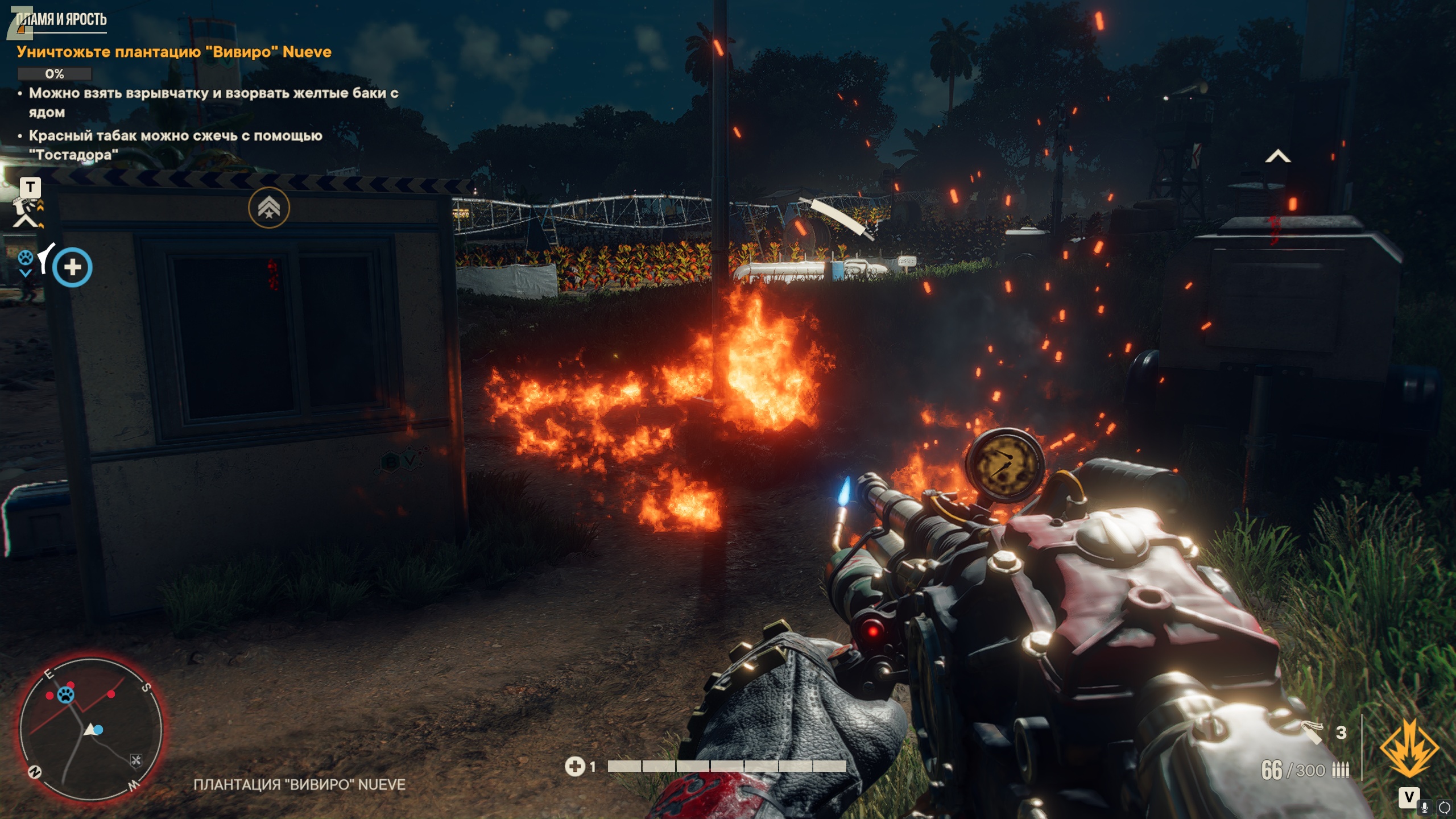Click the rank chevron star marker
Viewport: 1456px width, 819px height.
268,208
